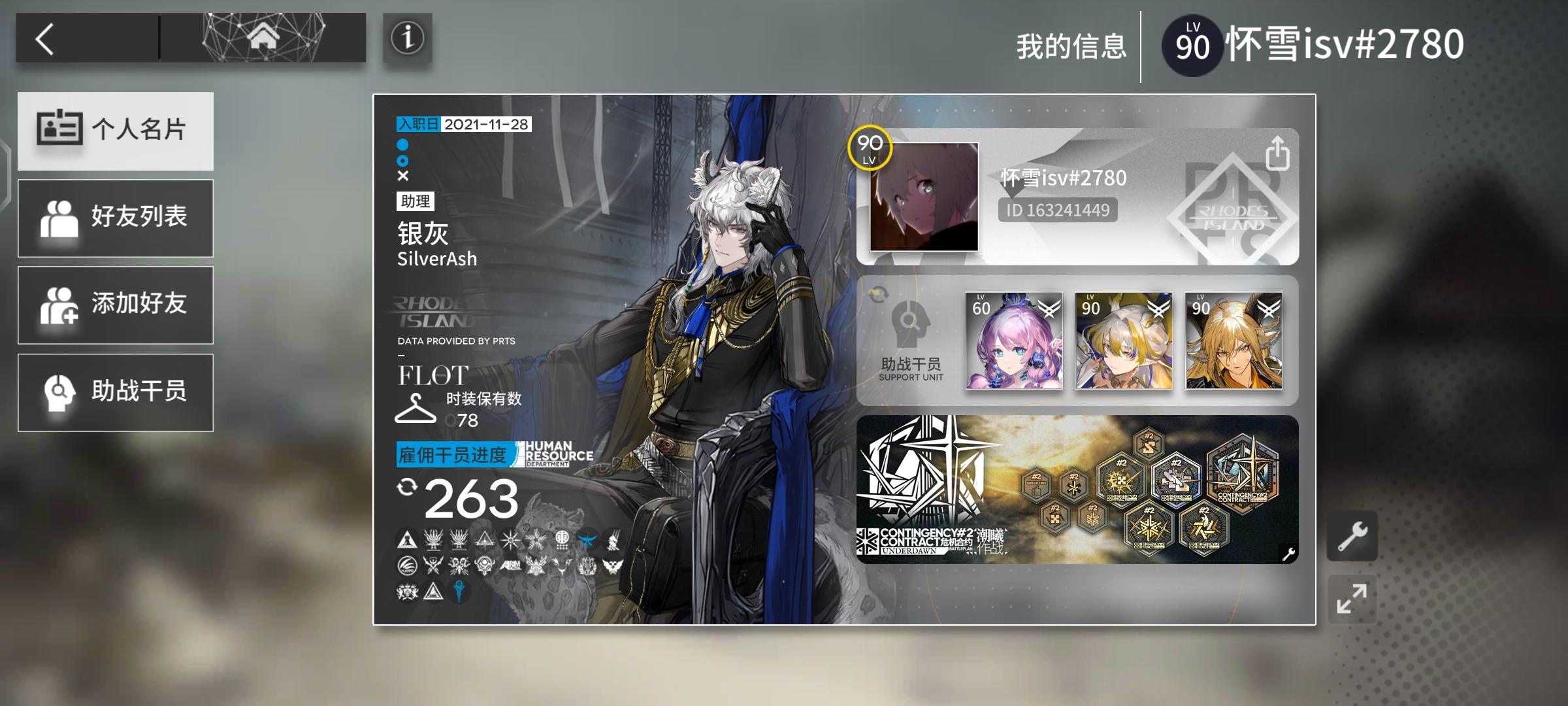Screen dimensions: 1568x706
Task: Switch to the 好友列表 tab
Action: click(x=116, y=218)
